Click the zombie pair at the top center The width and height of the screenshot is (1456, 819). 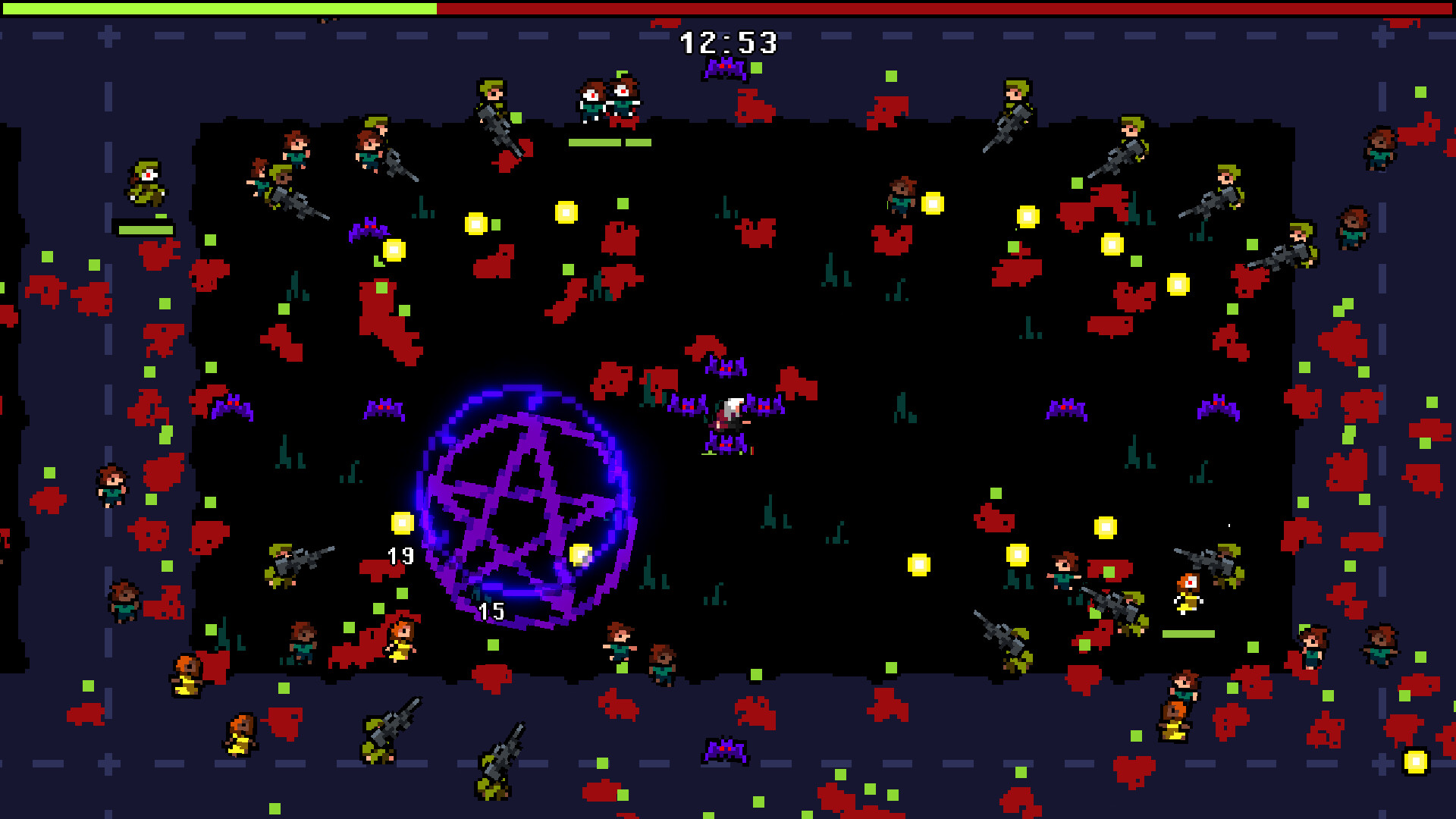pyautogui.click(x=607, y=99)
